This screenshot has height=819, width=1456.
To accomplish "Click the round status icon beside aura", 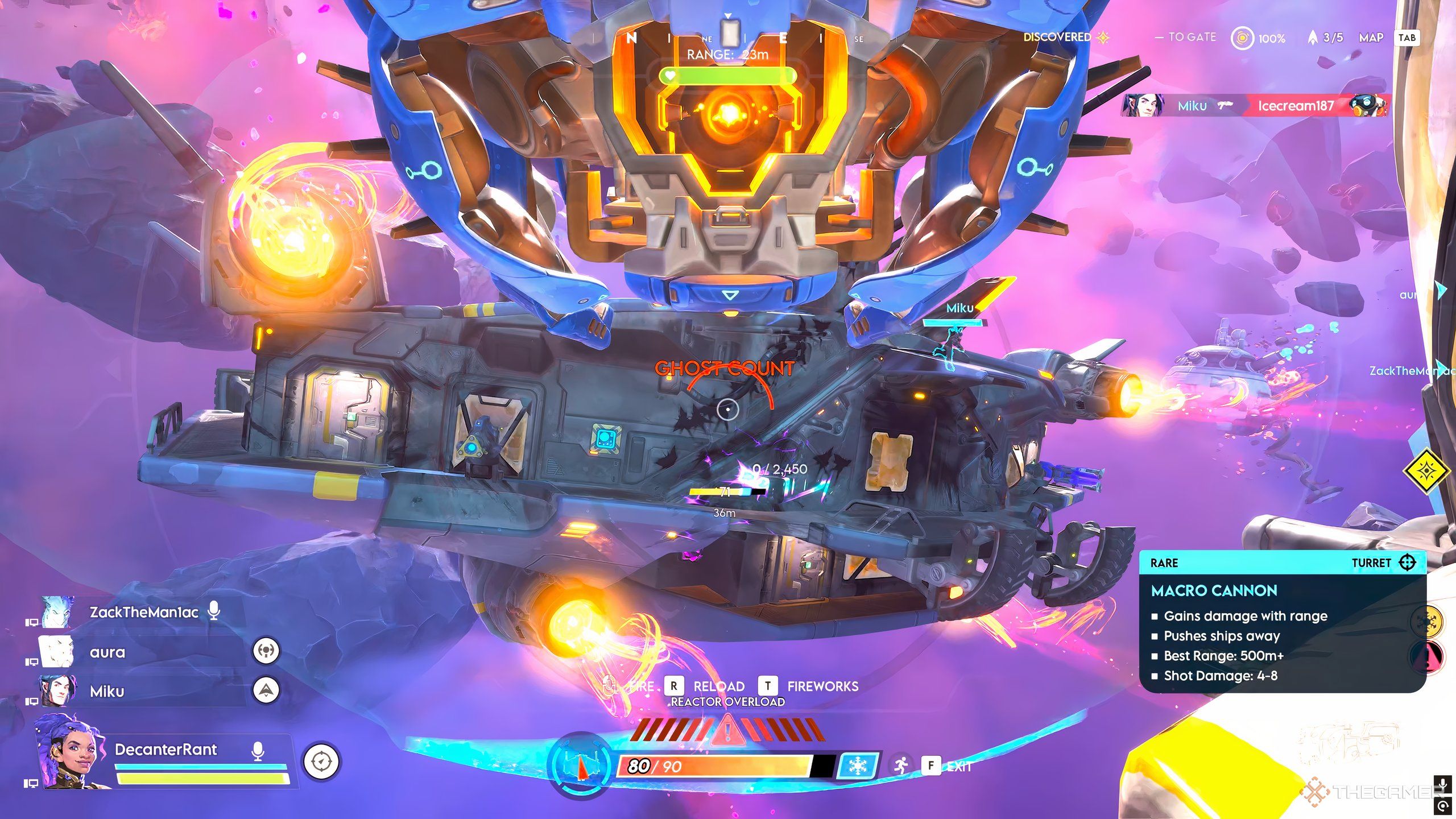I will pos(266,650).
